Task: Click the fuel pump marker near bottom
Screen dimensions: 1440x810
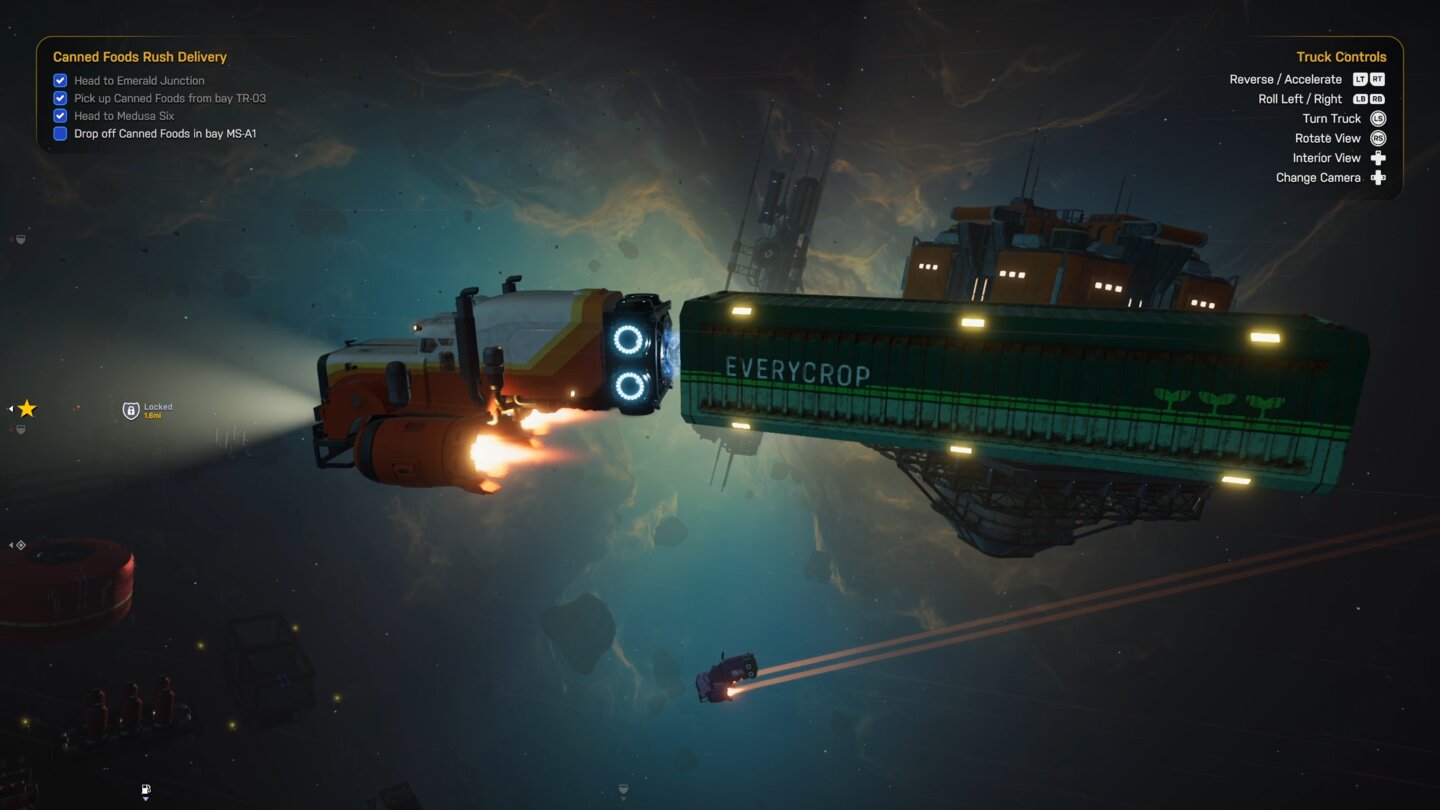Action: click(x=145, y=788)
